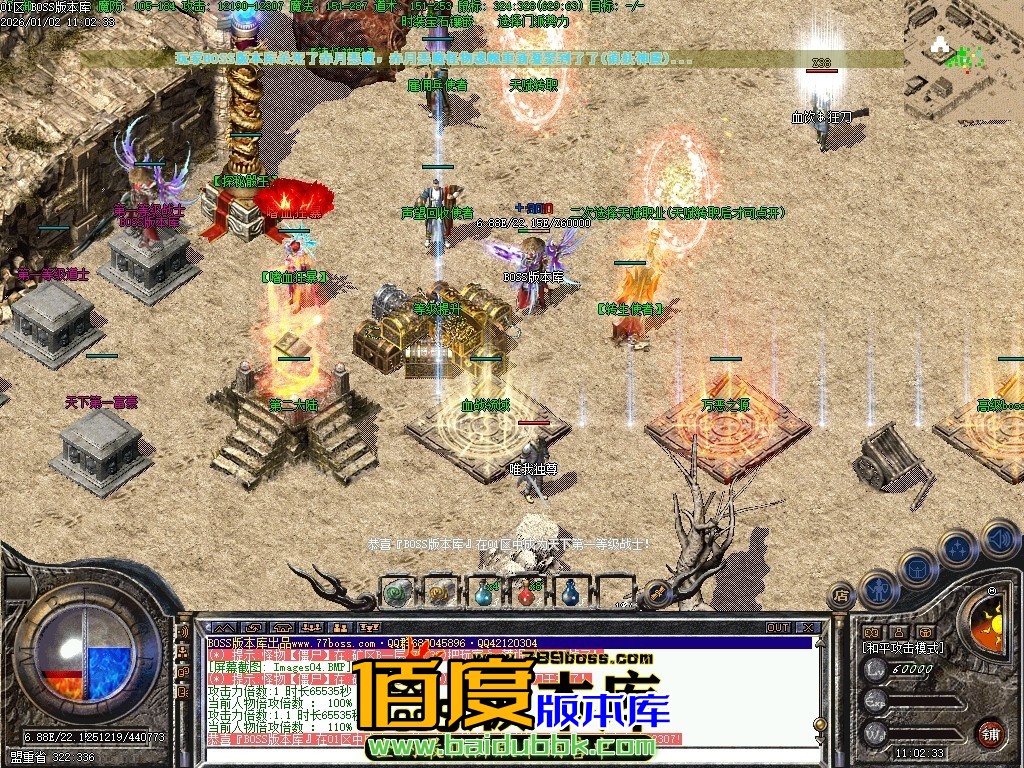Viewport: 1024px width, 768px height.
Task: Select the dark blue potion belt slot
Action: pos(569,592)
